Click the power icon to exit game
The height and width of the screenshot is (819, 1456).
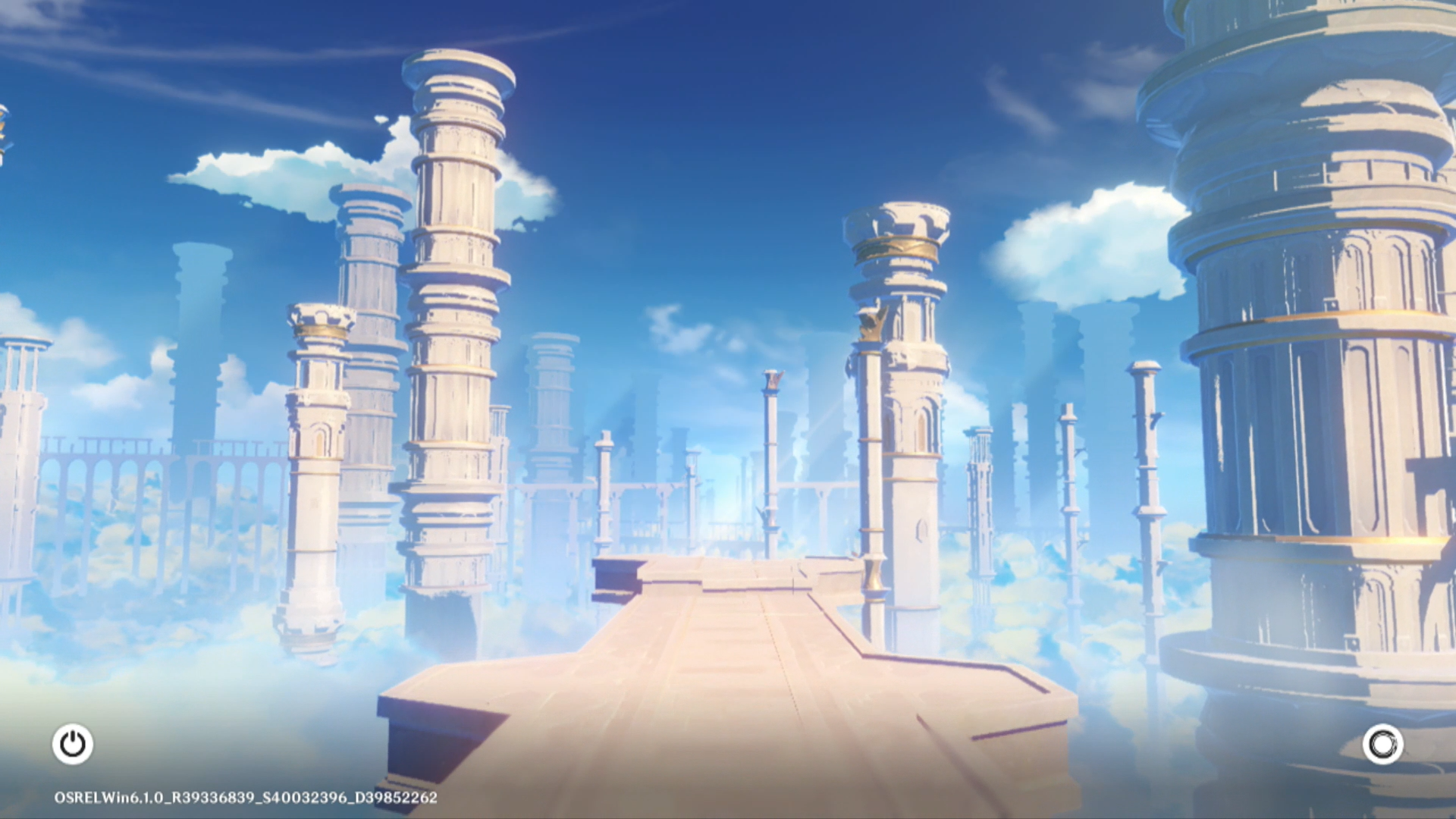73,744
